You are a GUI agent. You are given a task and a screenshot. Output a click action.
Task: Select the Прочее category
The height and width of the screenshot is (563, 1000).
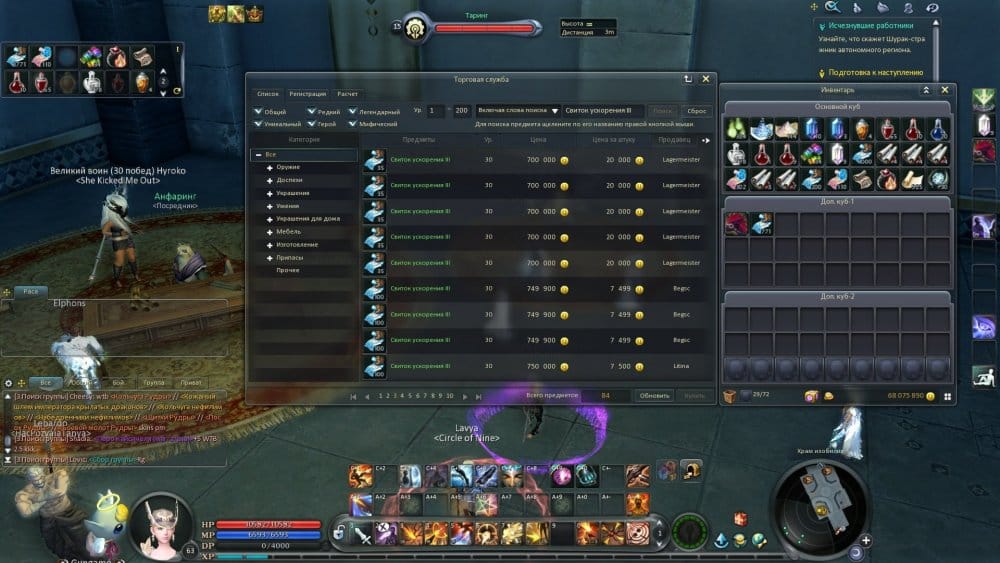(x=288, y=270)
